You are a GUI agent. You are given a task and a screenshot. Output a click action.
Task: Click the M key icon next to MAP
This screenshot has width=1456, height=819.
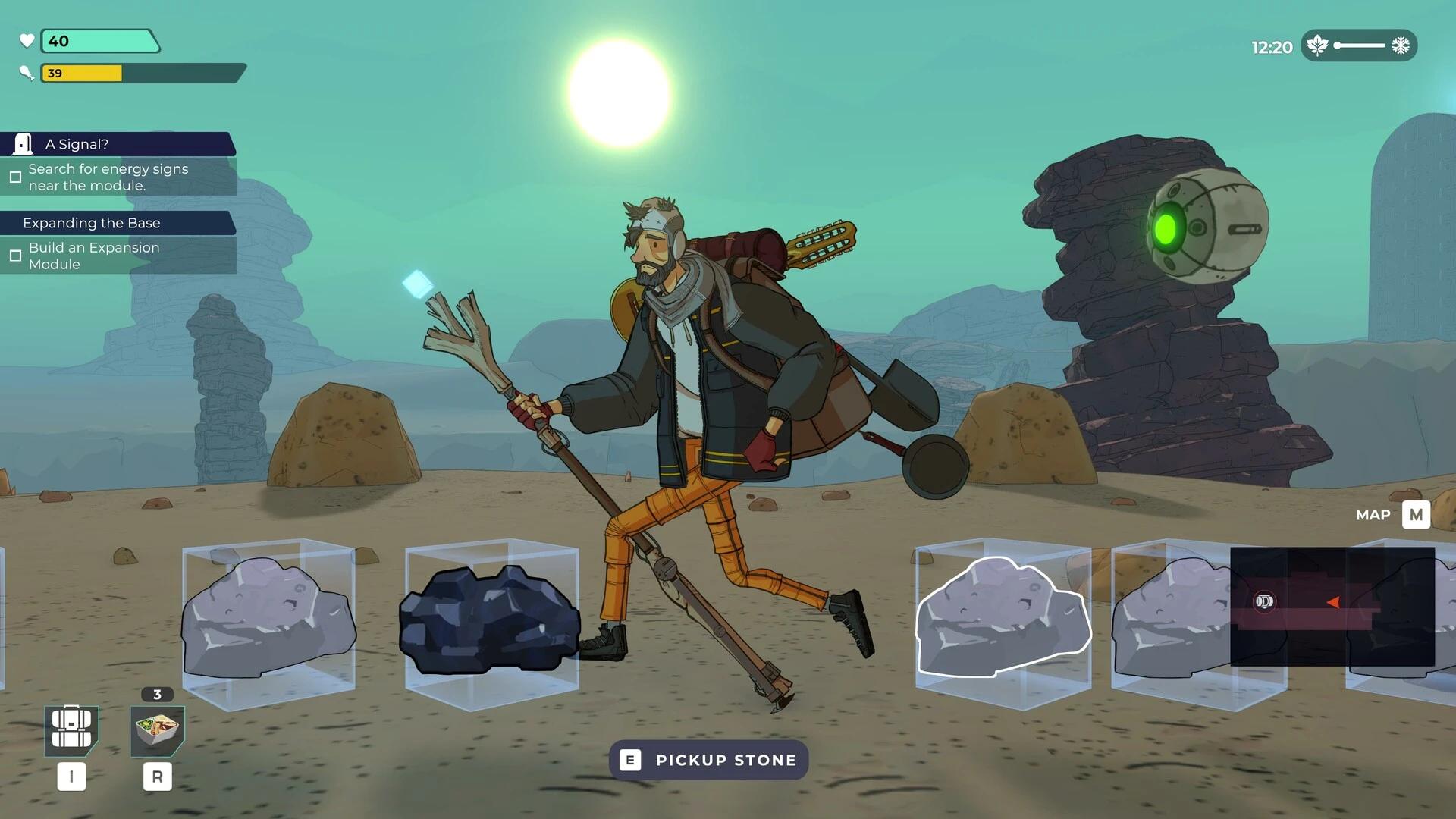click(x=1417, y=515)
